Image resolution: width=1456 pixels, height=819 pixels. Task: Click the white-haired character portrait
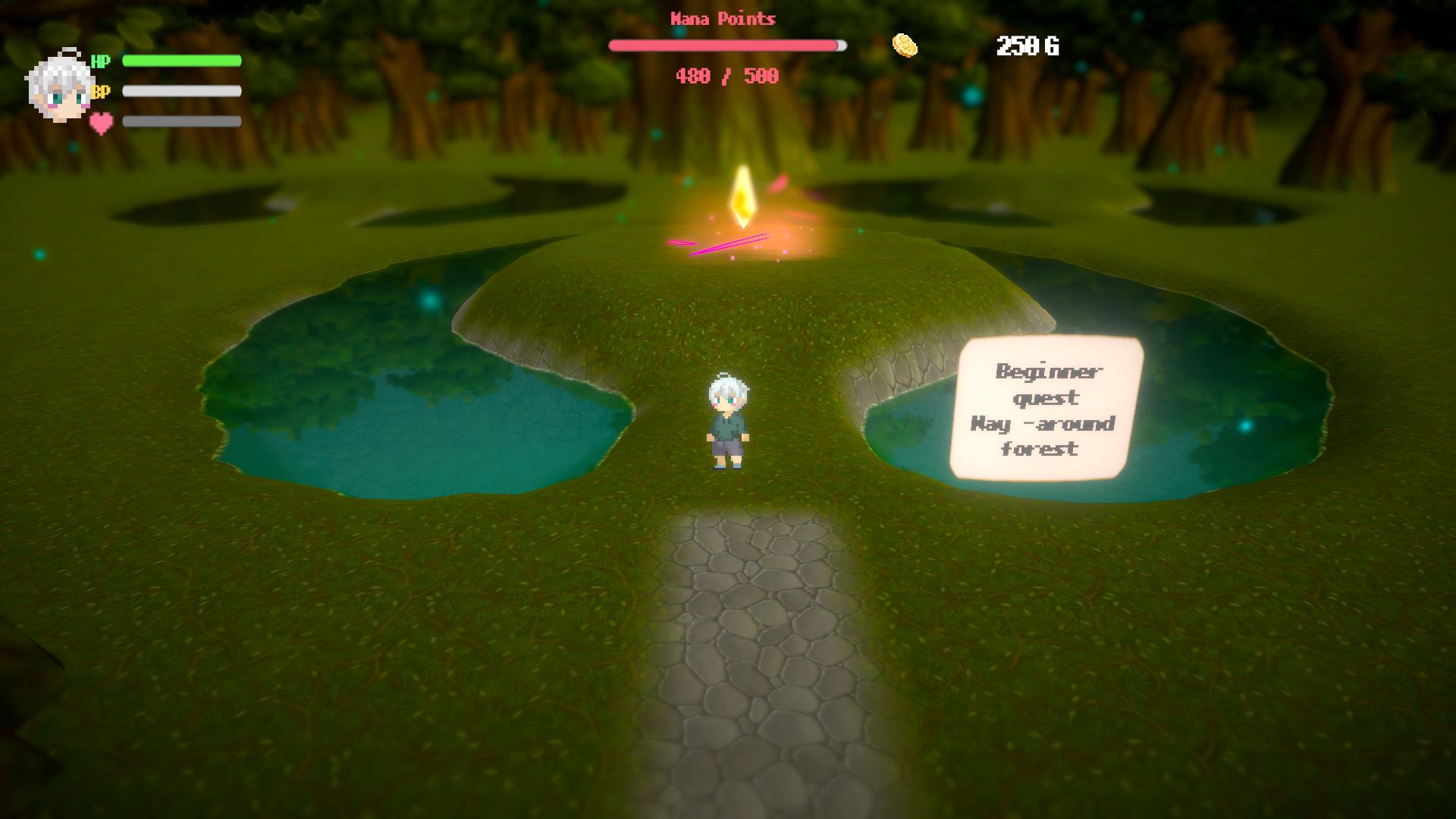click(x=59, y=89)
